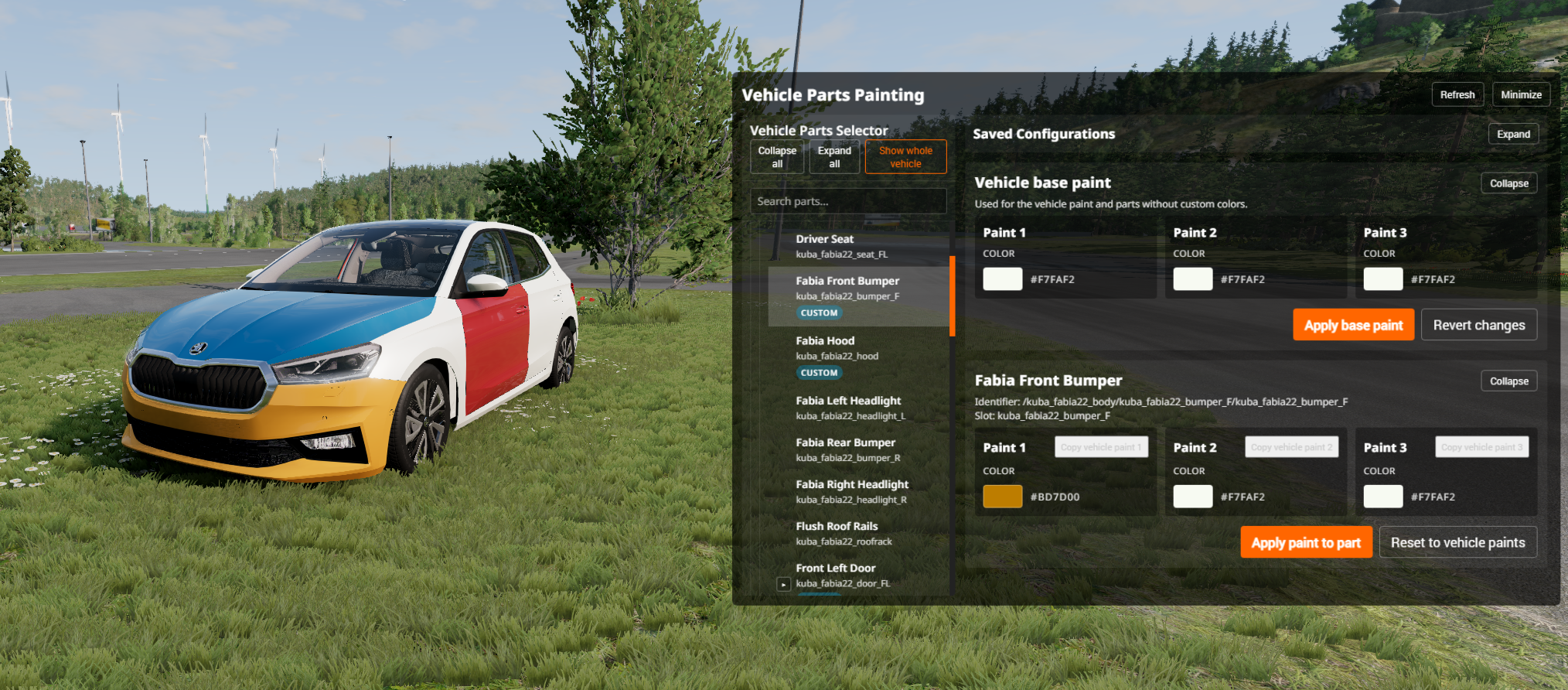Revert changes to base paint
Viewport: 1568px width, 690px height.
1478,325
